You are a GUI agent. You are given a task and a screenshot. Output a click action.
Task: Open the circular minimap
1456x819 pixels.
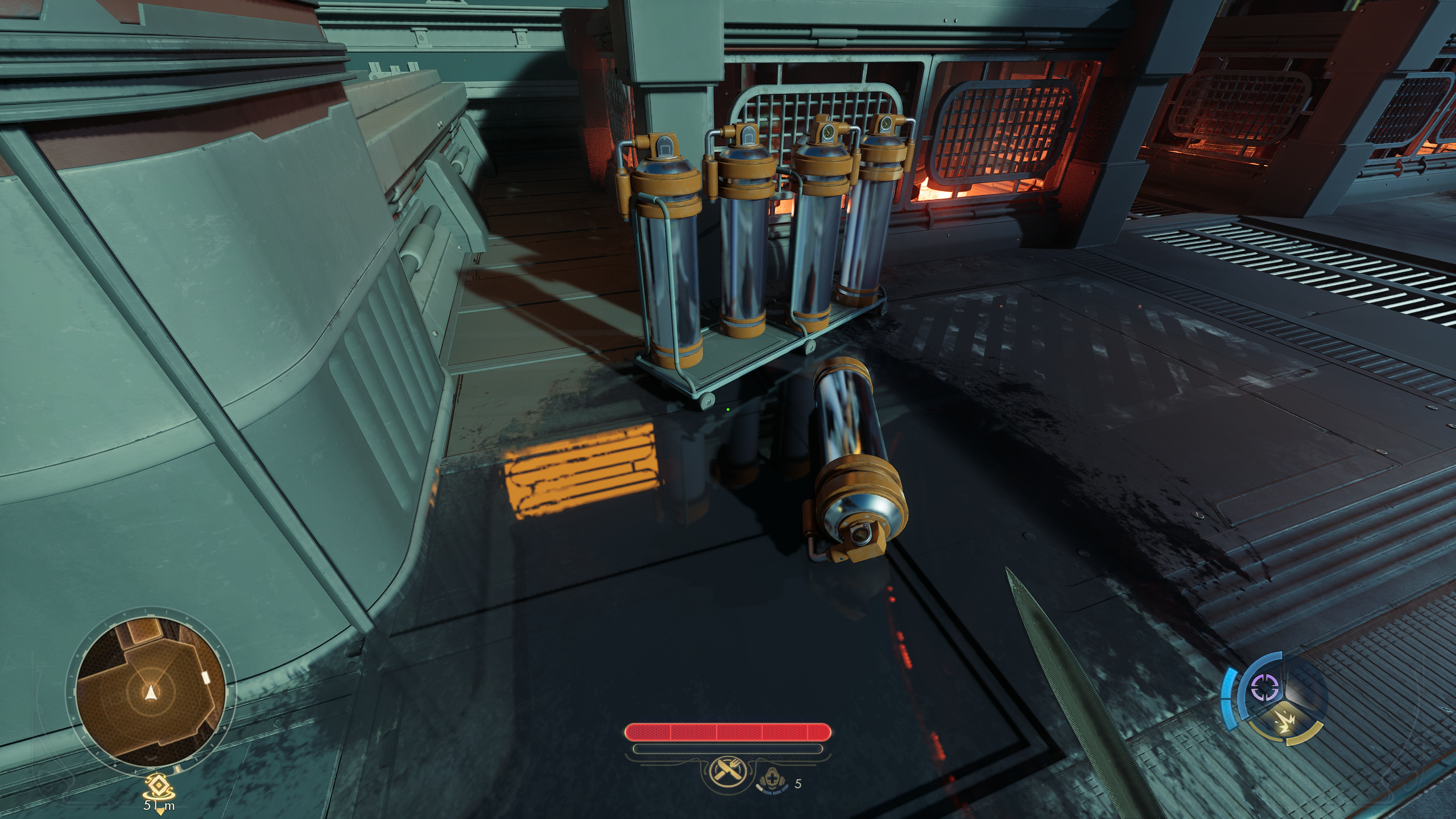point(150,693)
